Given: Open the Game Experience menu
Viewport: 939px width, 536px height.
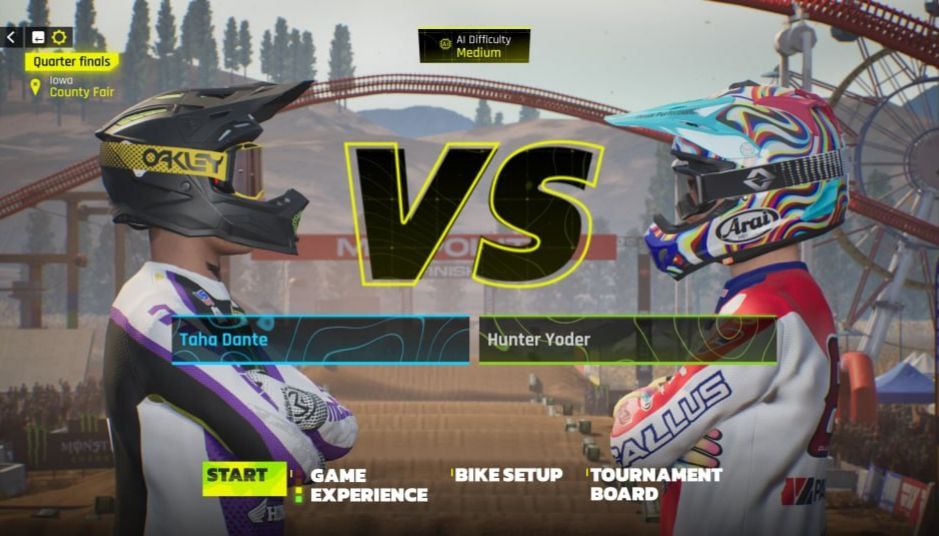Looking at the screenshot, I should point(367,485).
